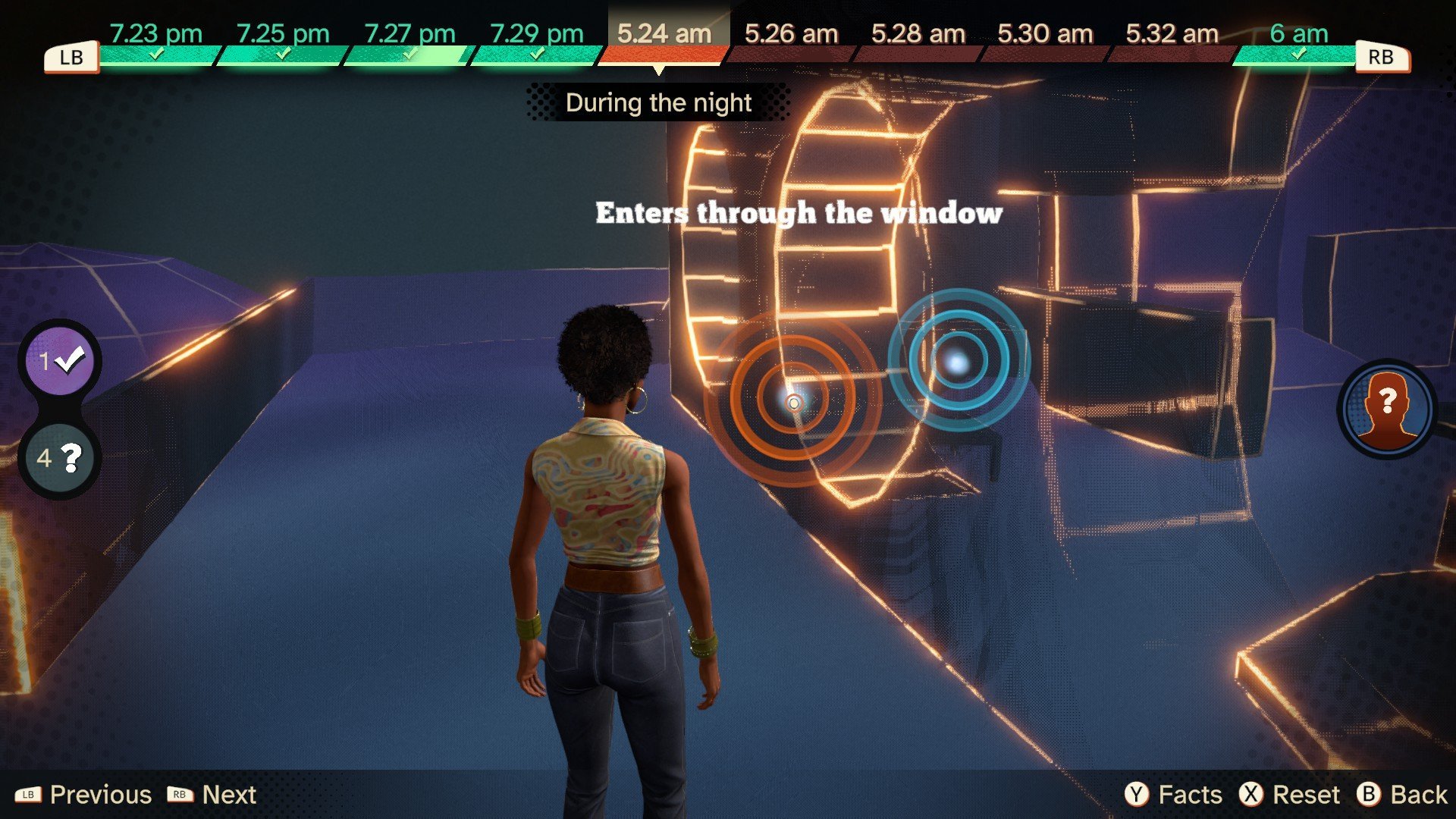Go to the 6 am timeline segment
The image size is (1456, 819).
click(1298, 42)
